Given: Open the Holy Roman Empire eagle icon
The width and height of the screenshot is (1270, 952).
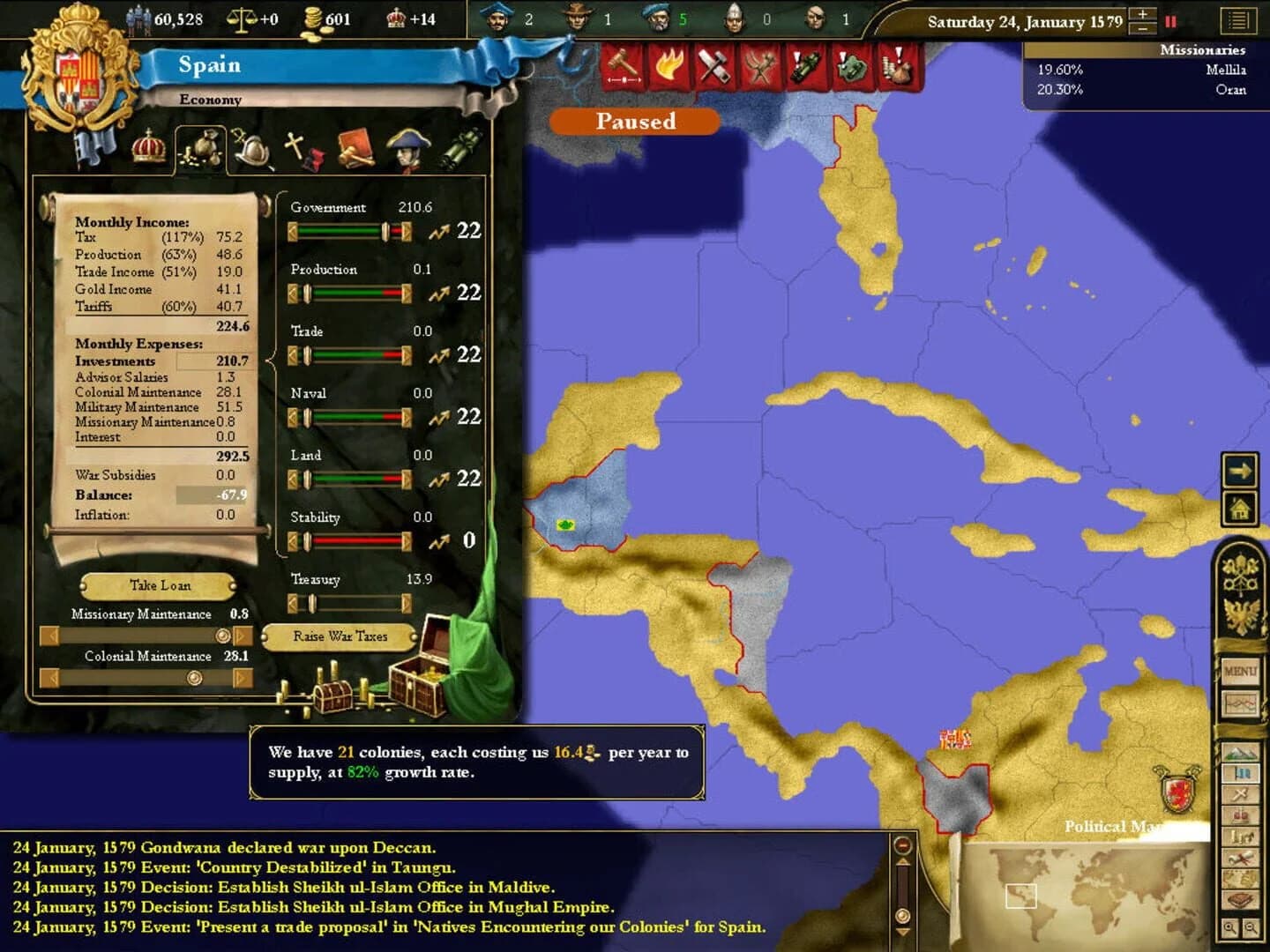Looking at the screenshot, I should tap(1241, 615).
